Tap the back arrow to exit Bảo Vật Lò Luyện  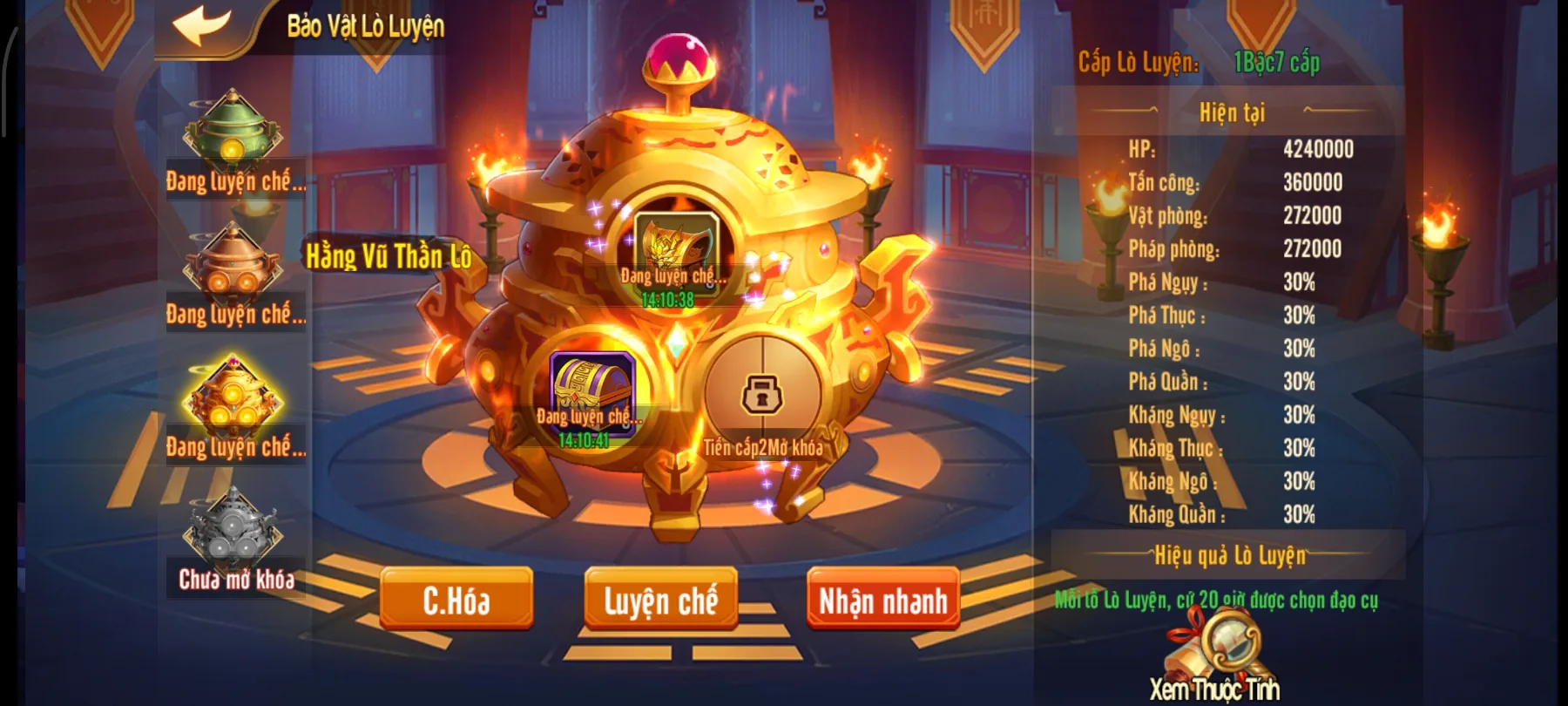pos(199,25)
